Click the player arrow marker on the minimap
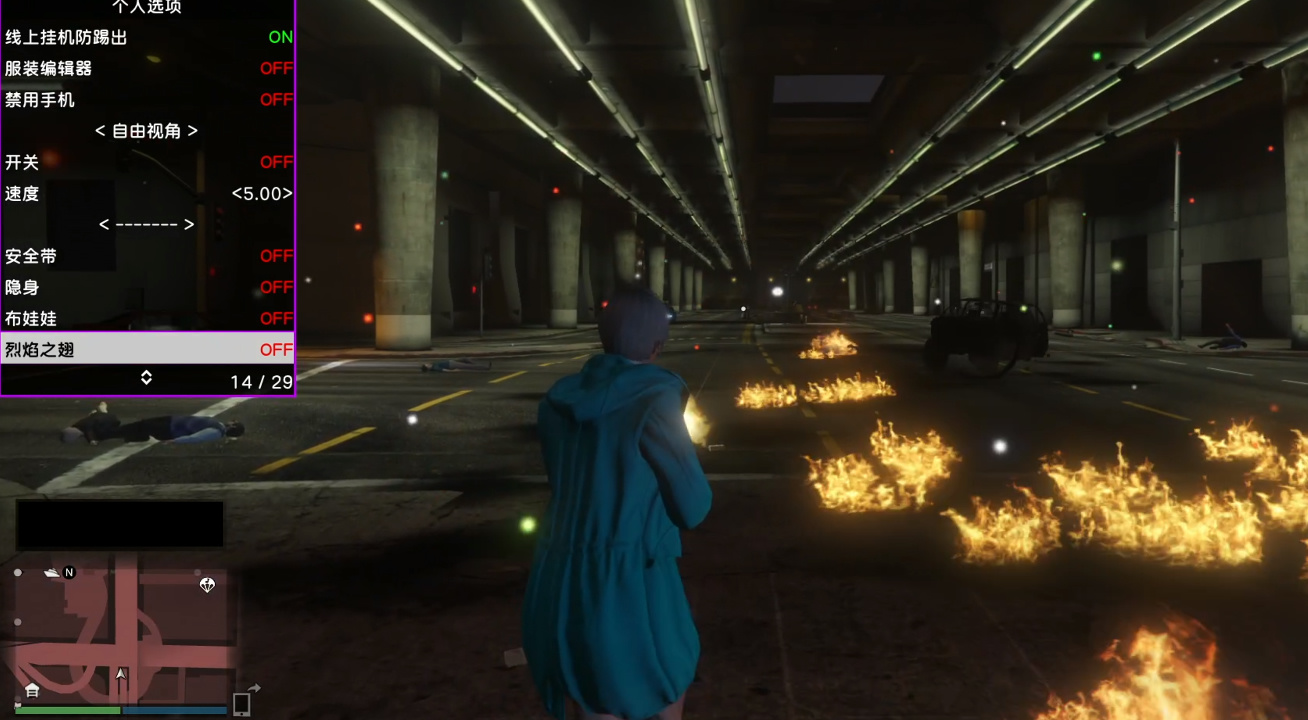Screen dimensions: 1308x720 click(x=120, y=675)
